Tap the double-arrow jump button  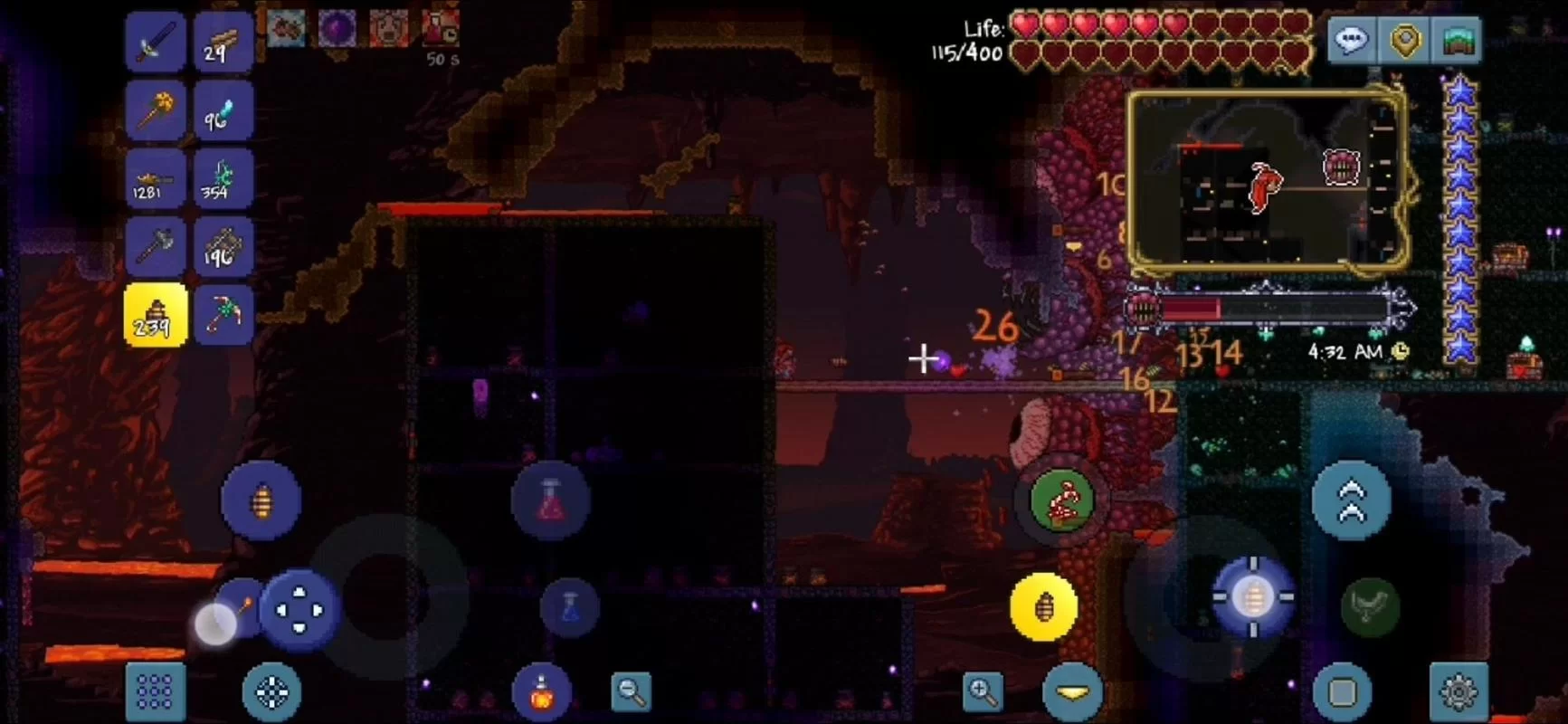[1351, 500]
